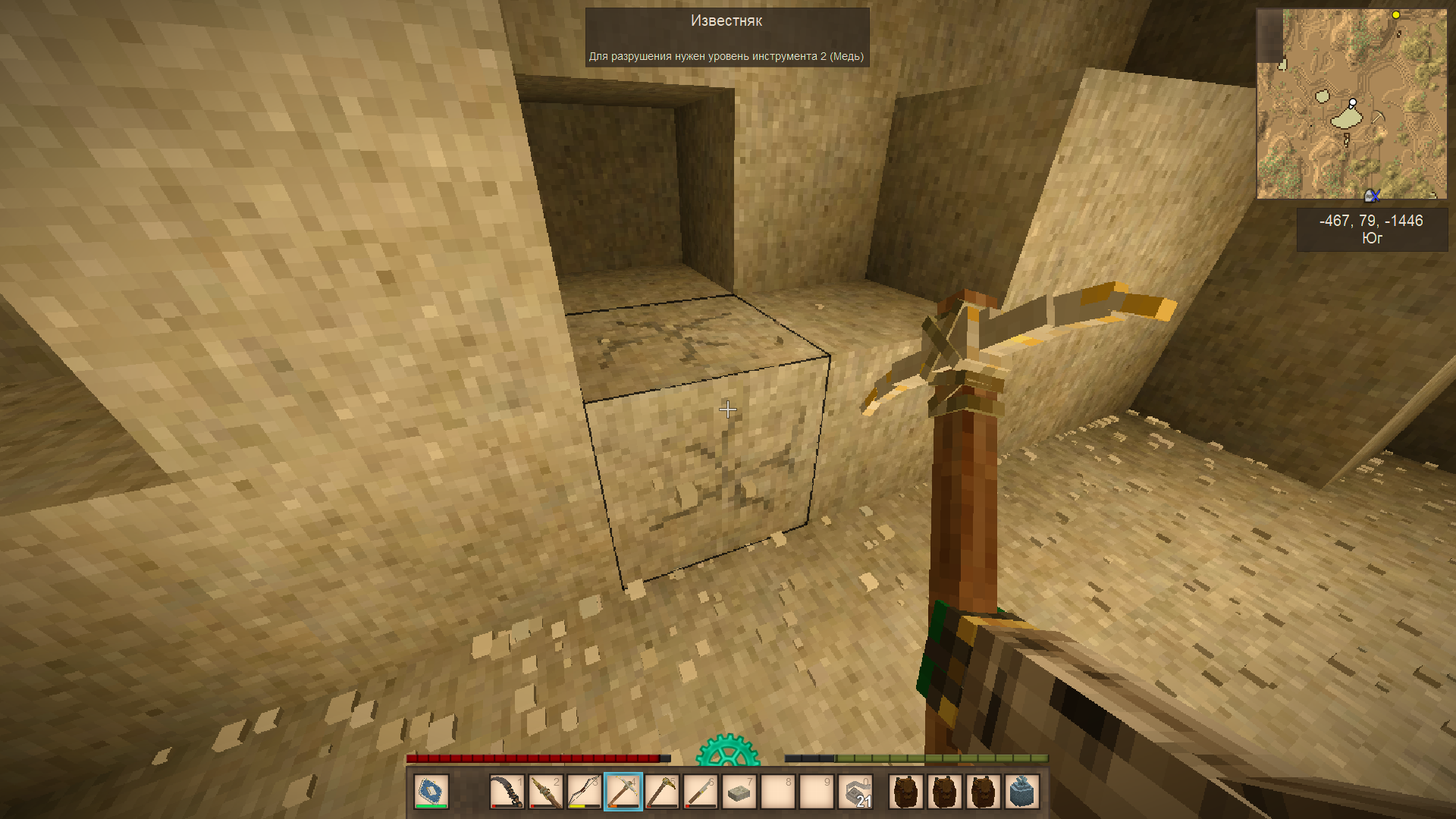Pick the stone block in slot 7
Image resolution: width=1456 pixels, height=819 pixels.
(739, 792)
